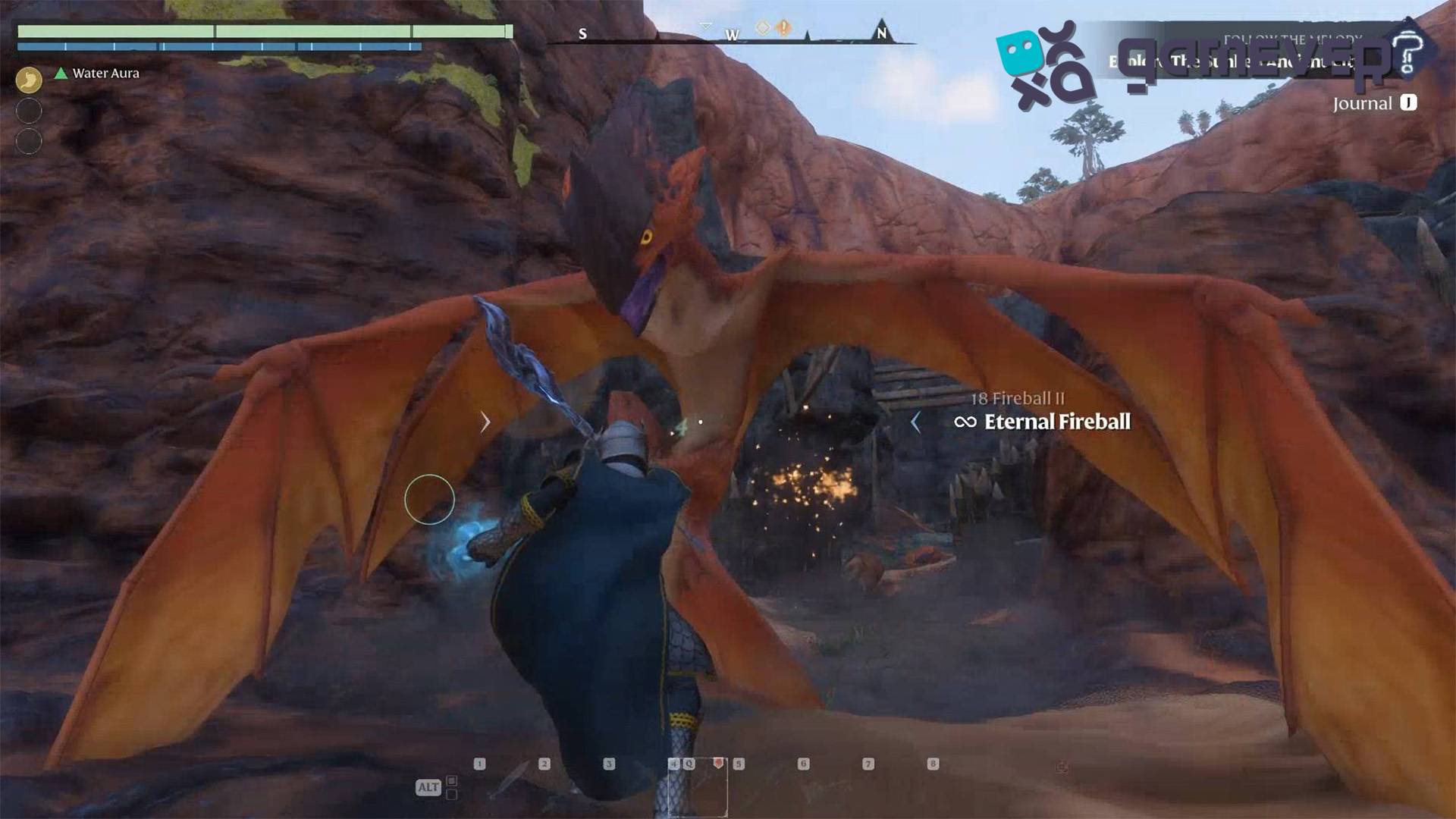Select the red marker above the Q slot
This screenshot has width=1456, height=819.
pyautogui.click(x=719, y=764)
